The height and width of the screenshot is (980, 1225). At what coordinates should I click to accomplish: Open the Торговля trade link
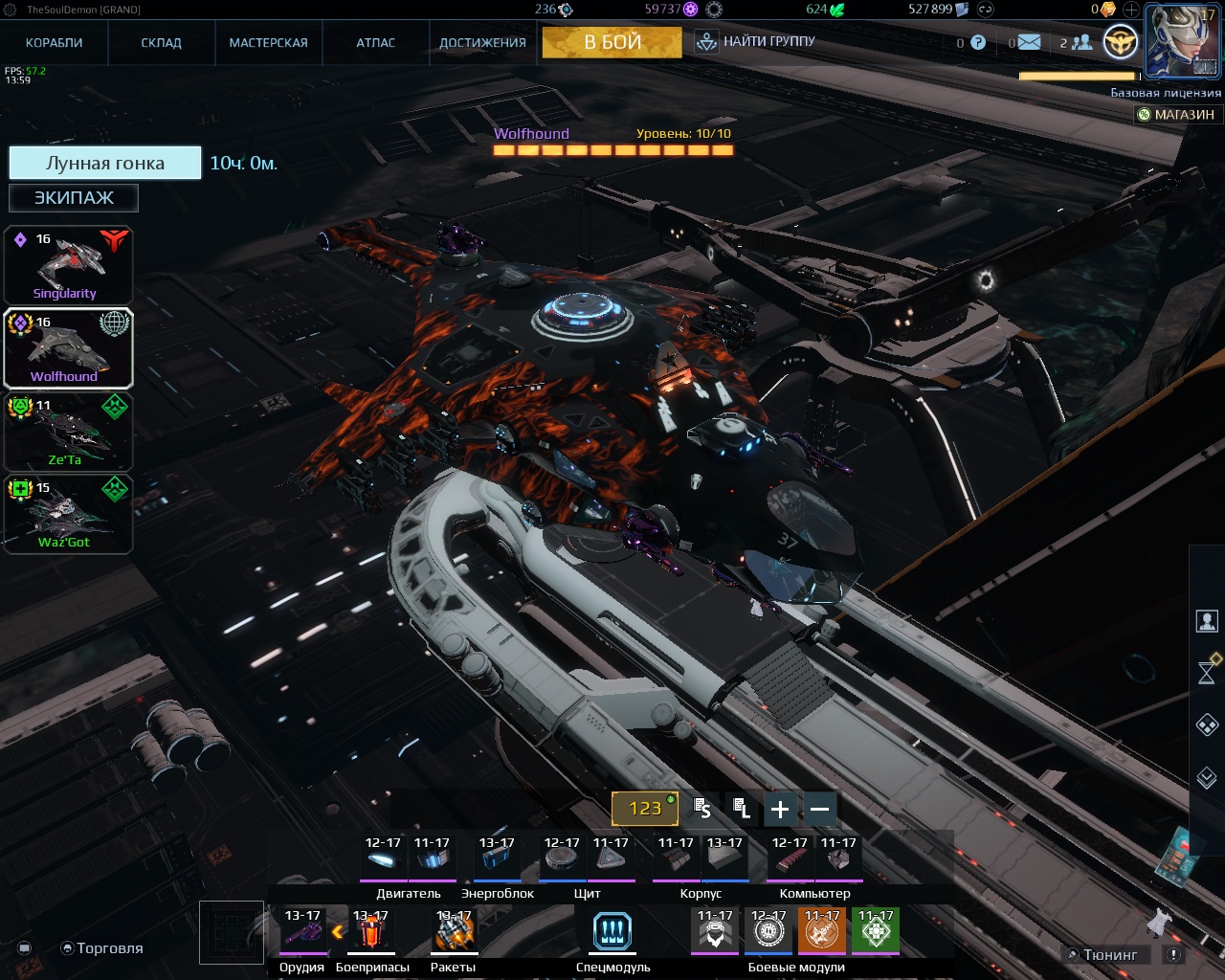coord(102,948)
